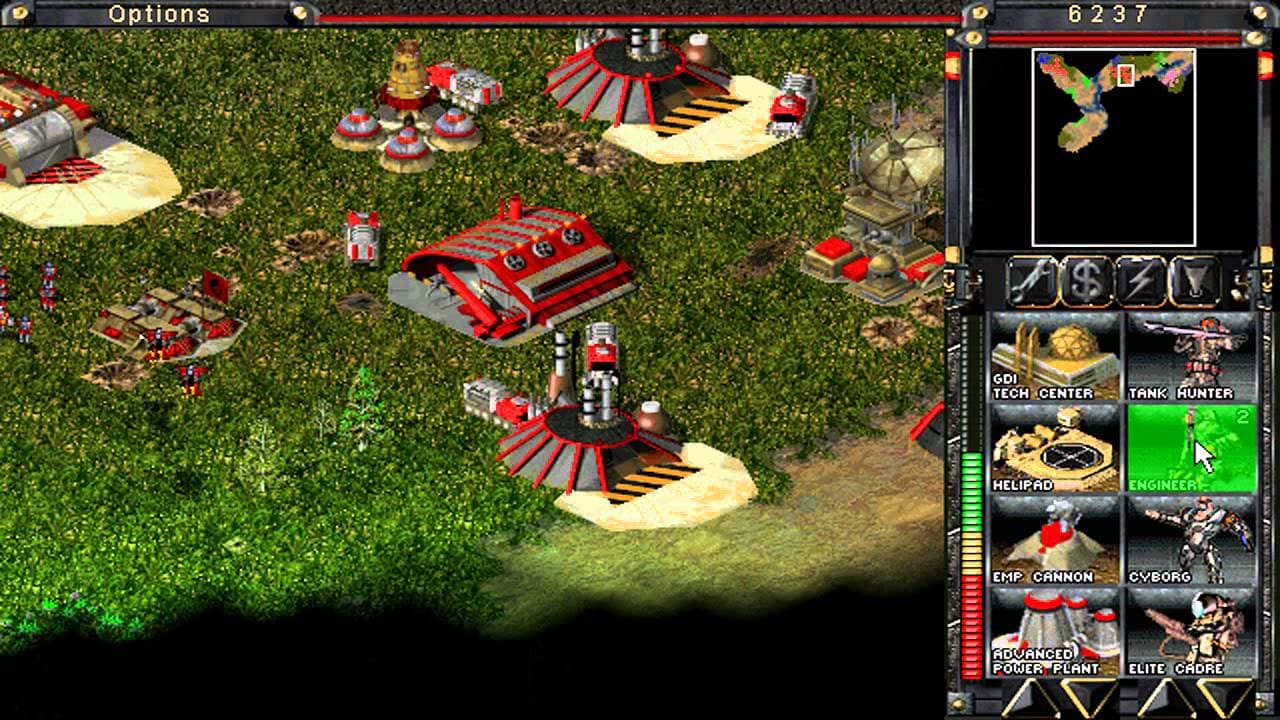Click the credits display showing 6237
1280x720 pixels.
(1105, 14)
